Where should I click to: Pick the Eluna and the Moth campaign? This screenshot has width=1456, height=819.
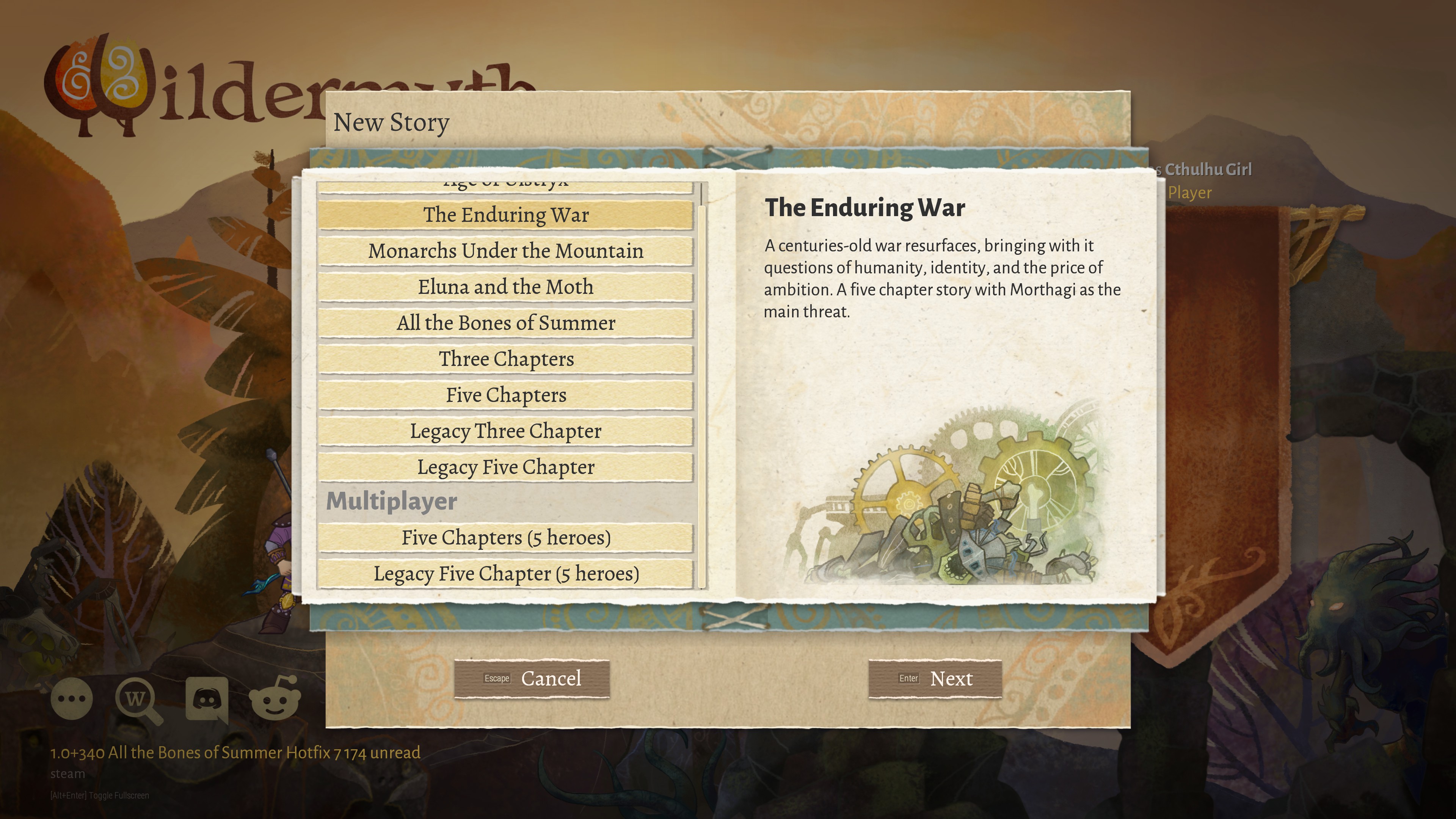505,288
